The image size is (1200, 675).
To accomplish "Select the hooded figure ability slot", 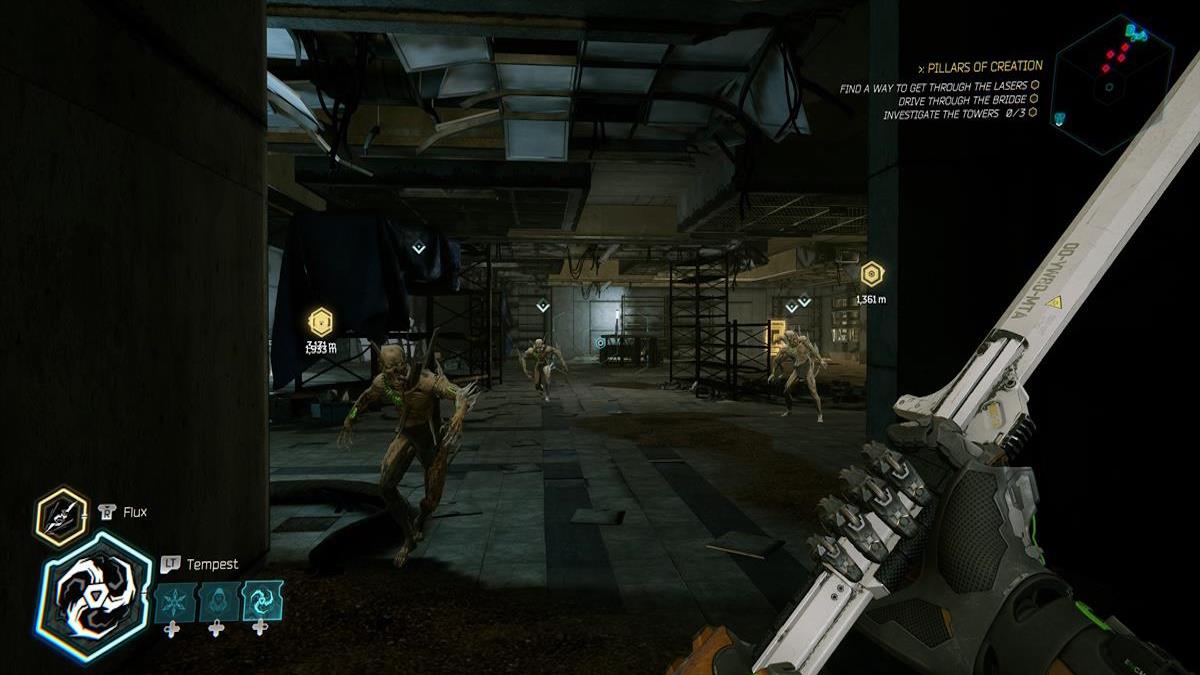I will pos(217,602).
